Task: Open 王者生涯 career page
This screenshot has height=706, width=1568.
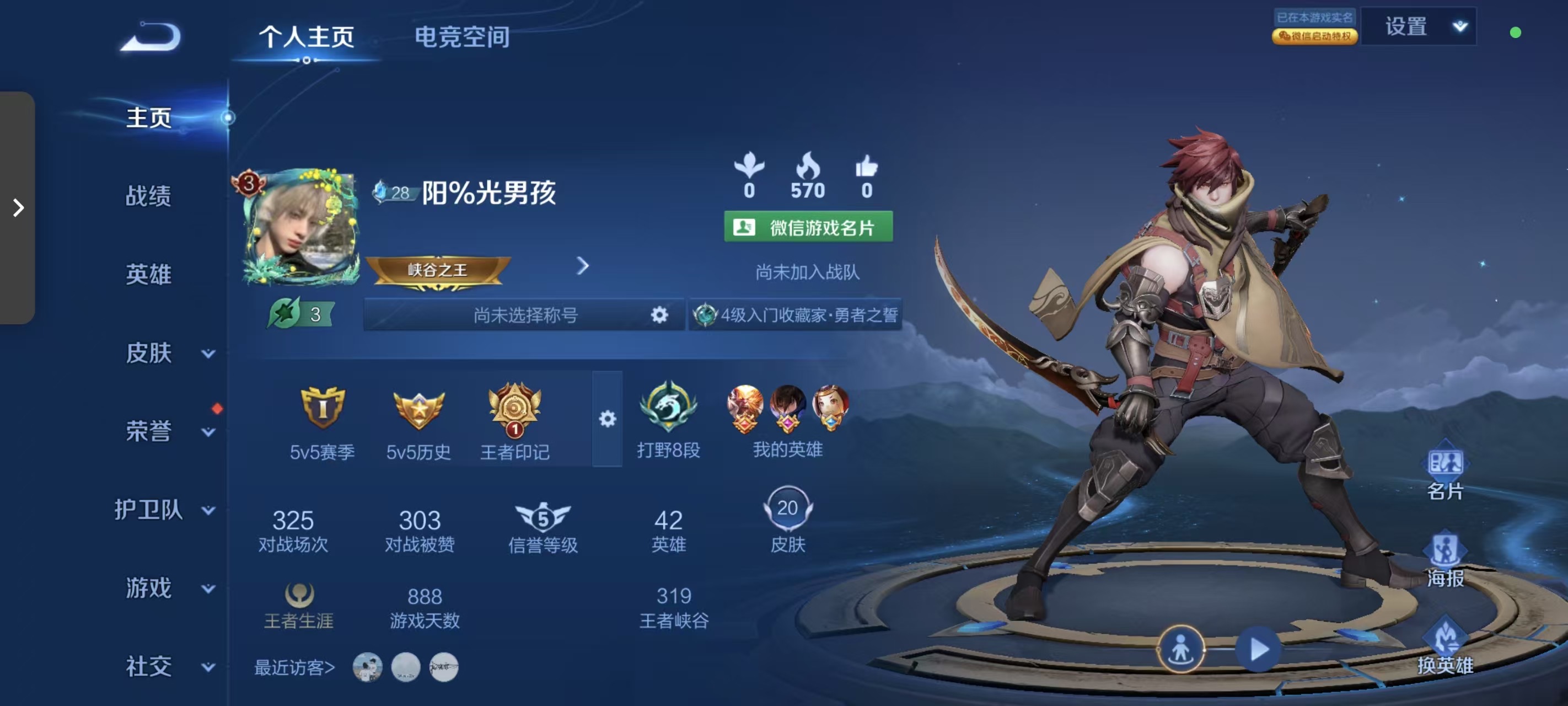Action: pos(298,606)
